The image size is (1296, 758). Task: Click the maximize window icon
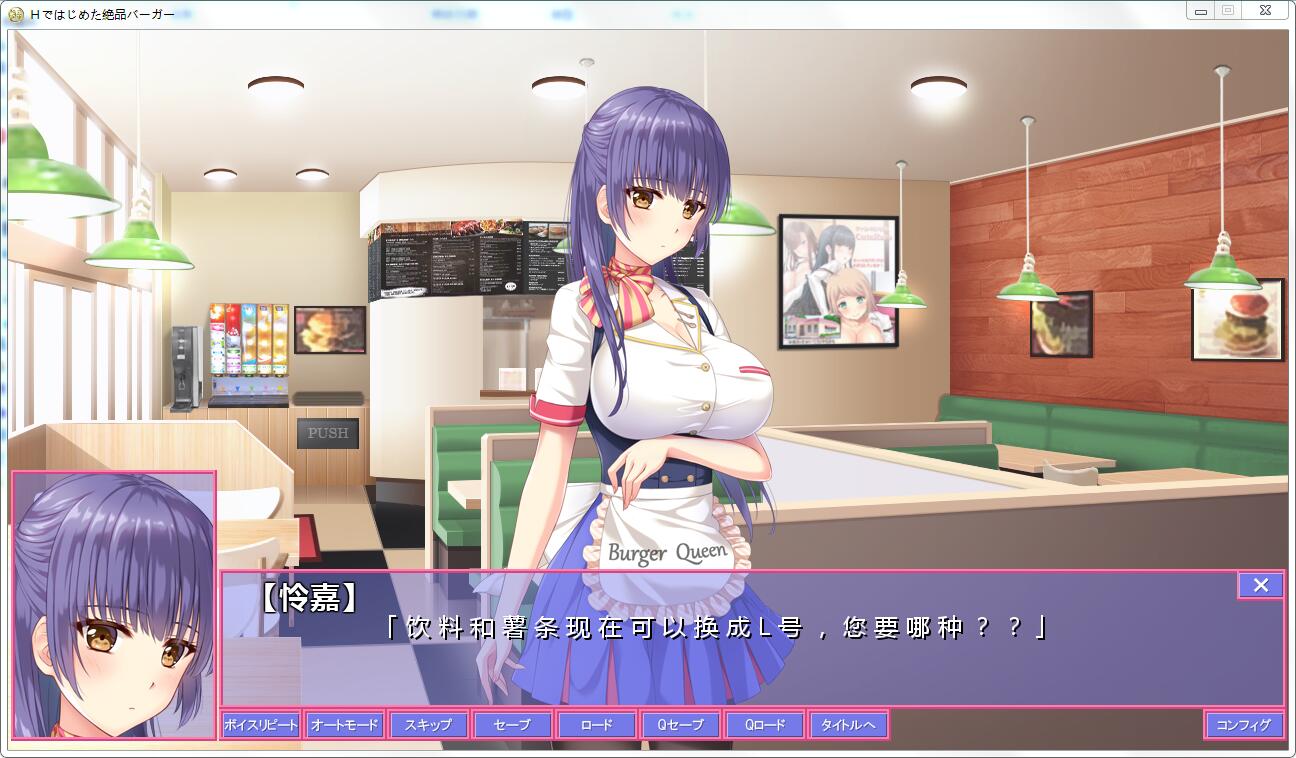[1228, 10]
